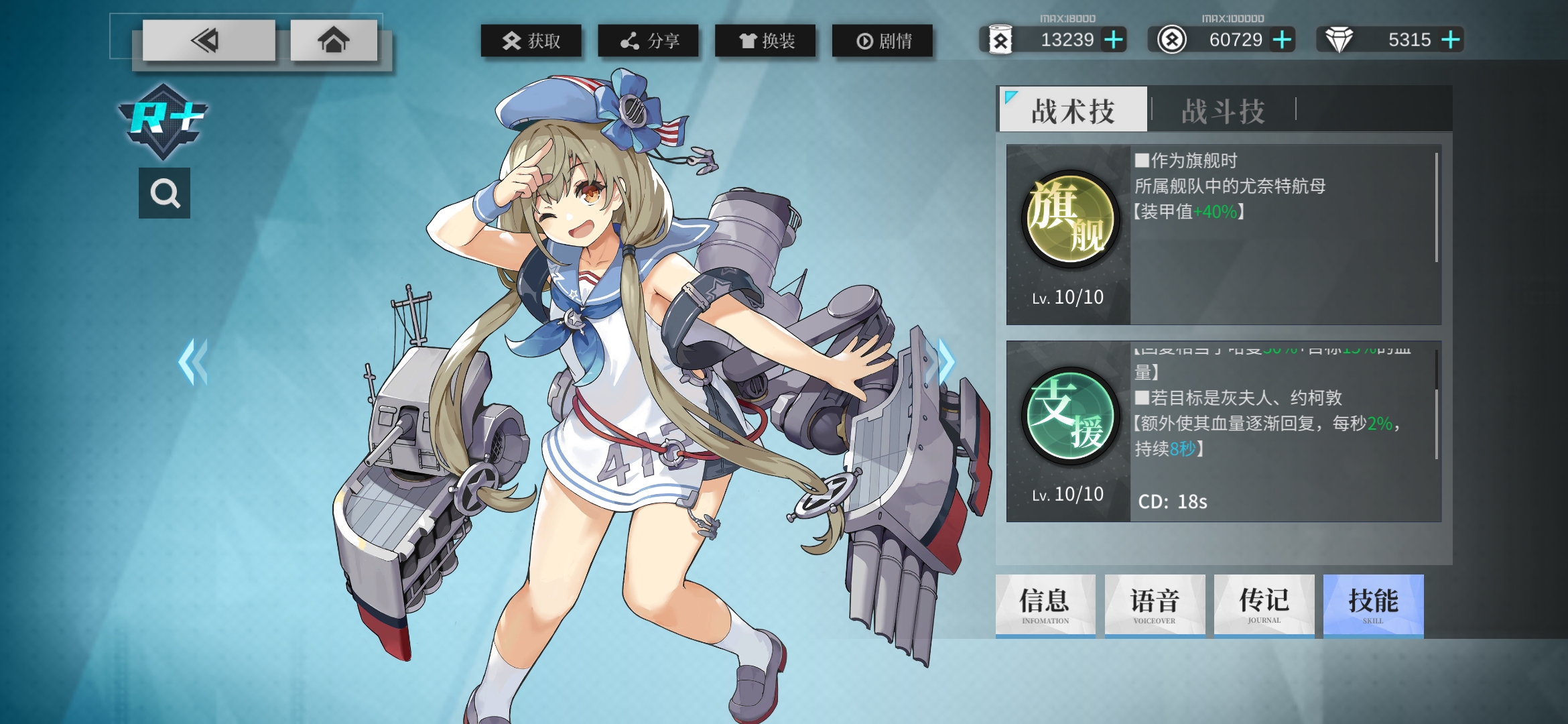Open the 语音 voice tab
The image size is (1568, 724).
point(1155,605)
